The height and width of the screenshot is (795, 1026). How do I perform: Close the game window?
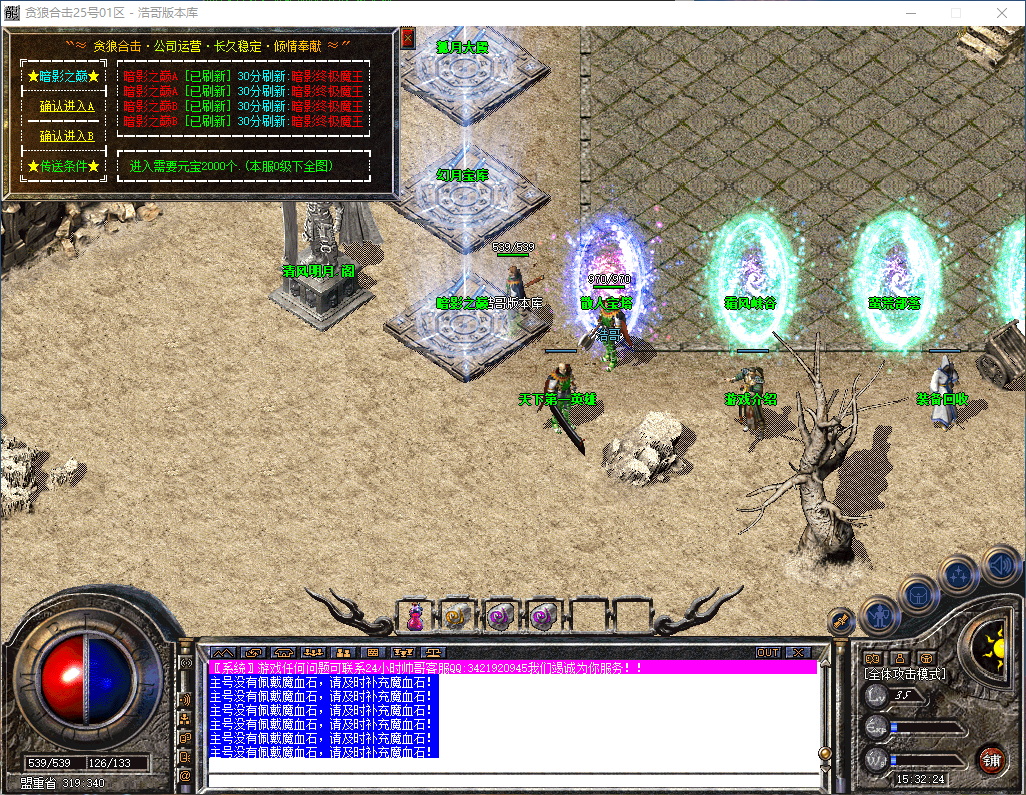tap(1001, 13)
